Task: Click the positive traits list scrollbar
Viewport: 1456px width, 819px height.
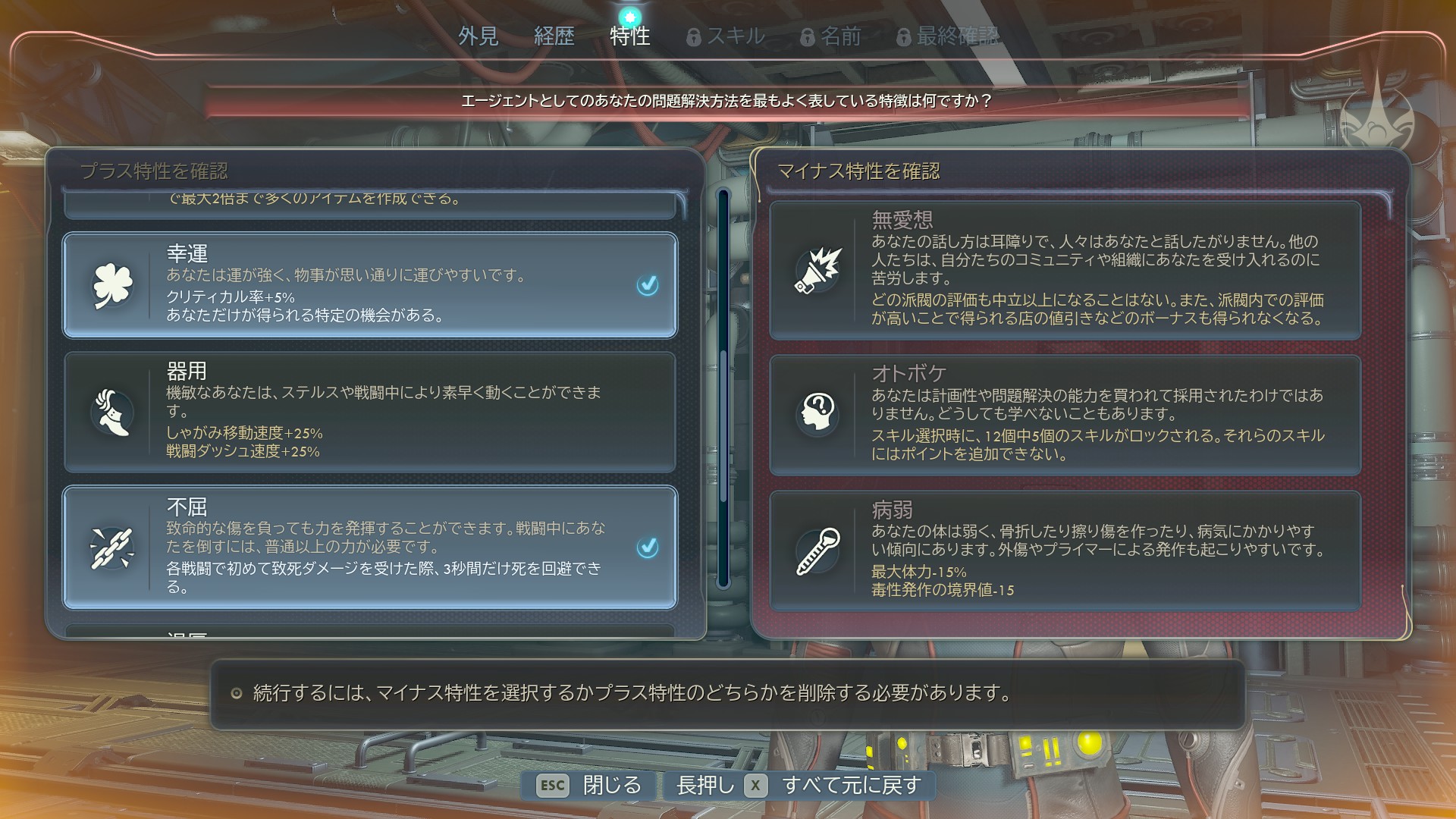Action: coord(723,387)
